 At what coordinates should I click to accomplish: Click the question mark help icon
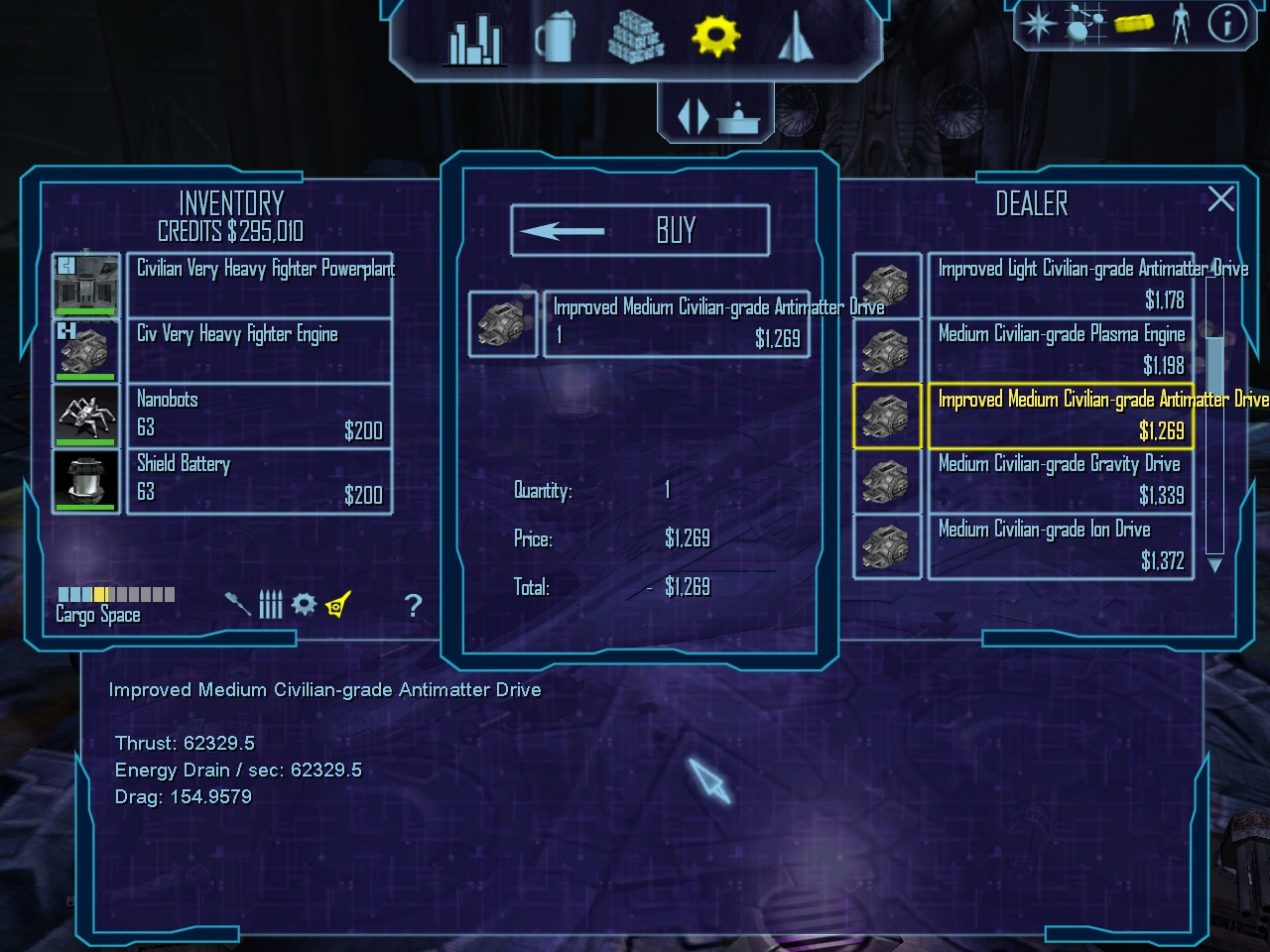(414, 605)
